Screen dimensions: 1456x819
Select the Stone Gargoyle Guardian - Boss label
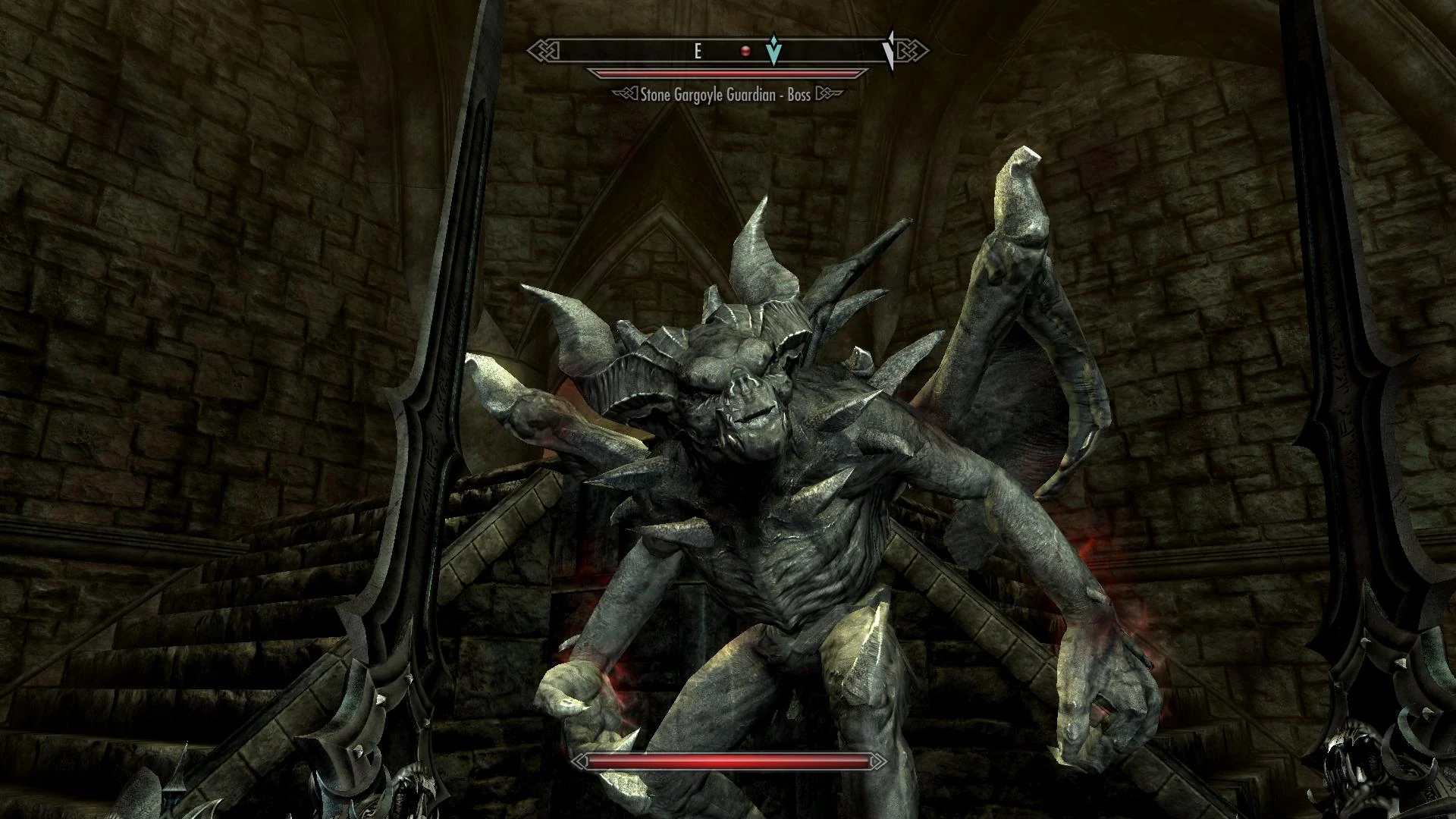tap(723, 94)
